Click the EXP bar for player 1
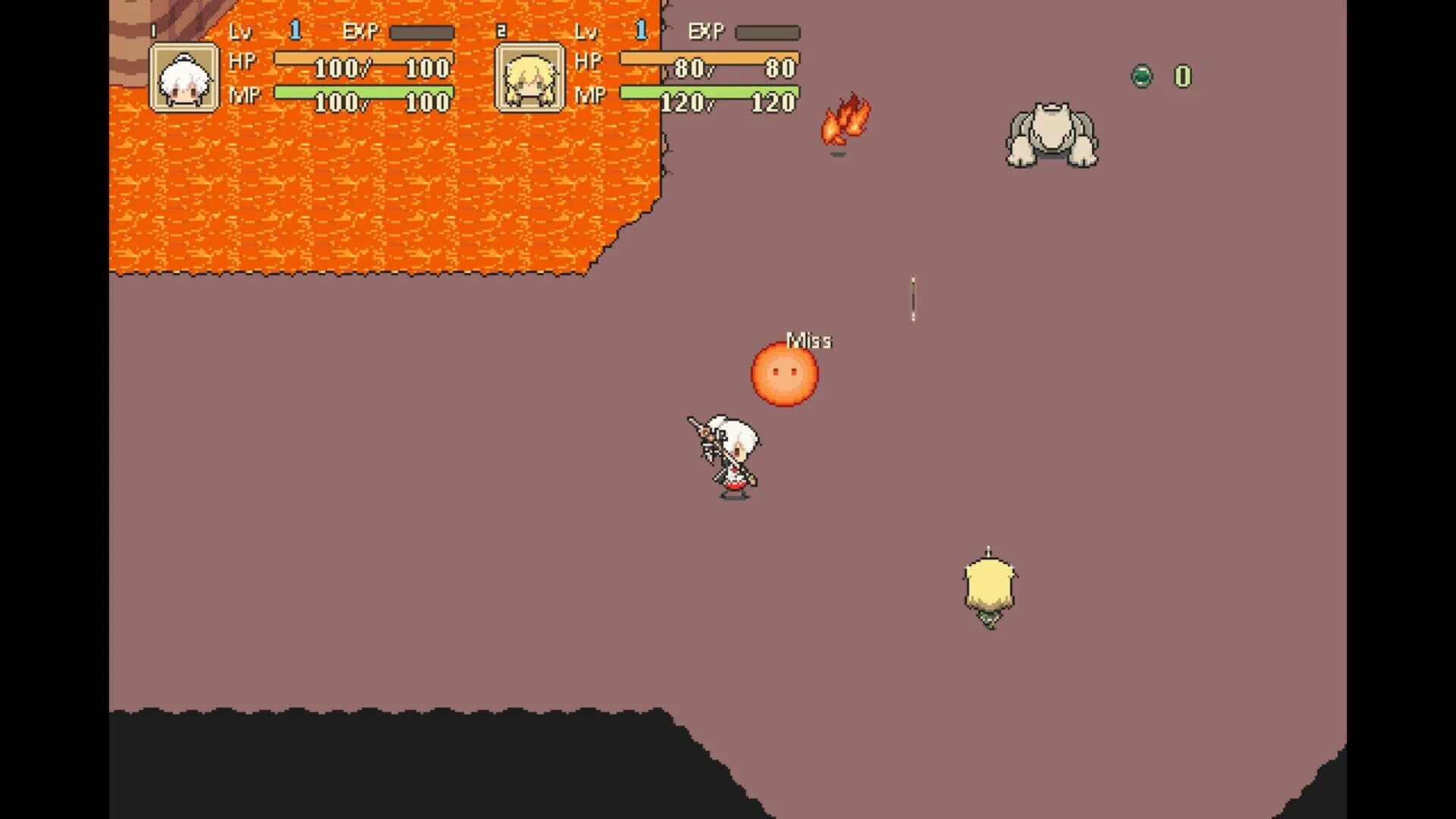The image size is (1456, 819). (x=419, y=32)
